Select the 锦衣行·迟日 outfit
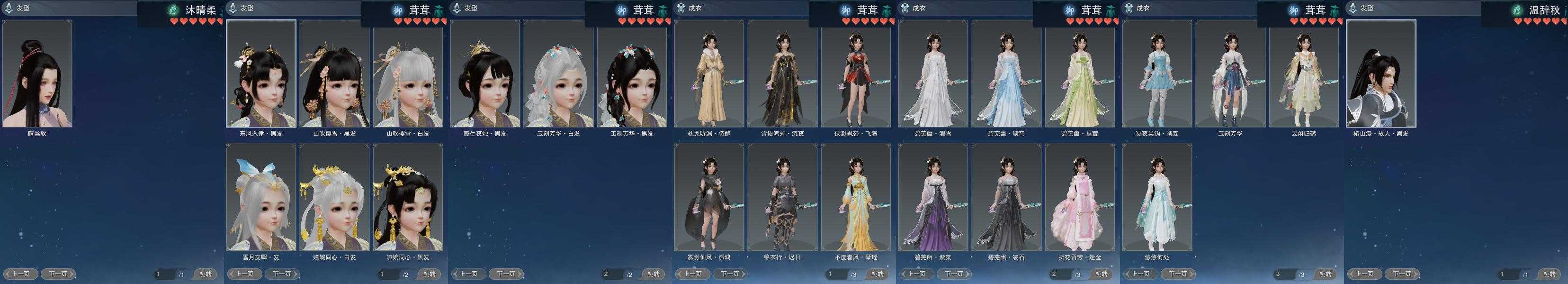1568x284 pixels. point(782,197)
